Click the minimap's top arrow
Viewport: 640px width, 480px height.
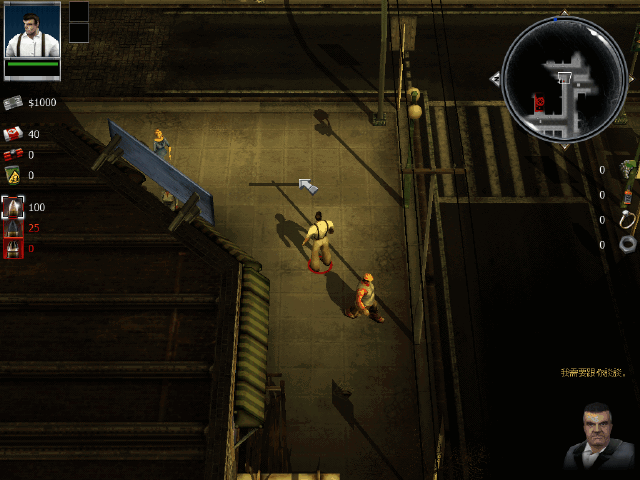click(564, 13)
